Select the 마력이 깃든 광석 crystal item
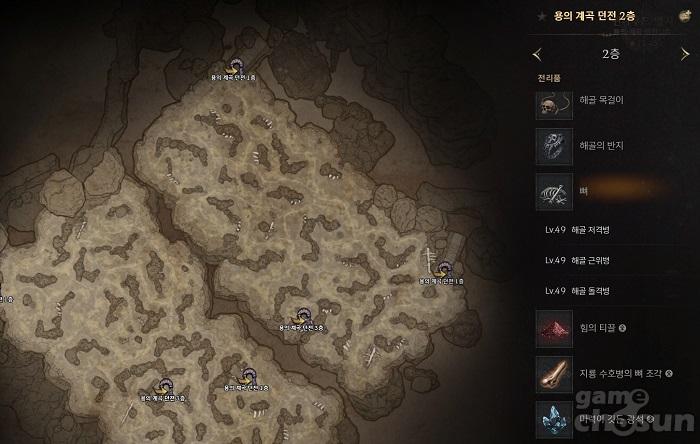 pyautogui.click(x=600, y=418)
